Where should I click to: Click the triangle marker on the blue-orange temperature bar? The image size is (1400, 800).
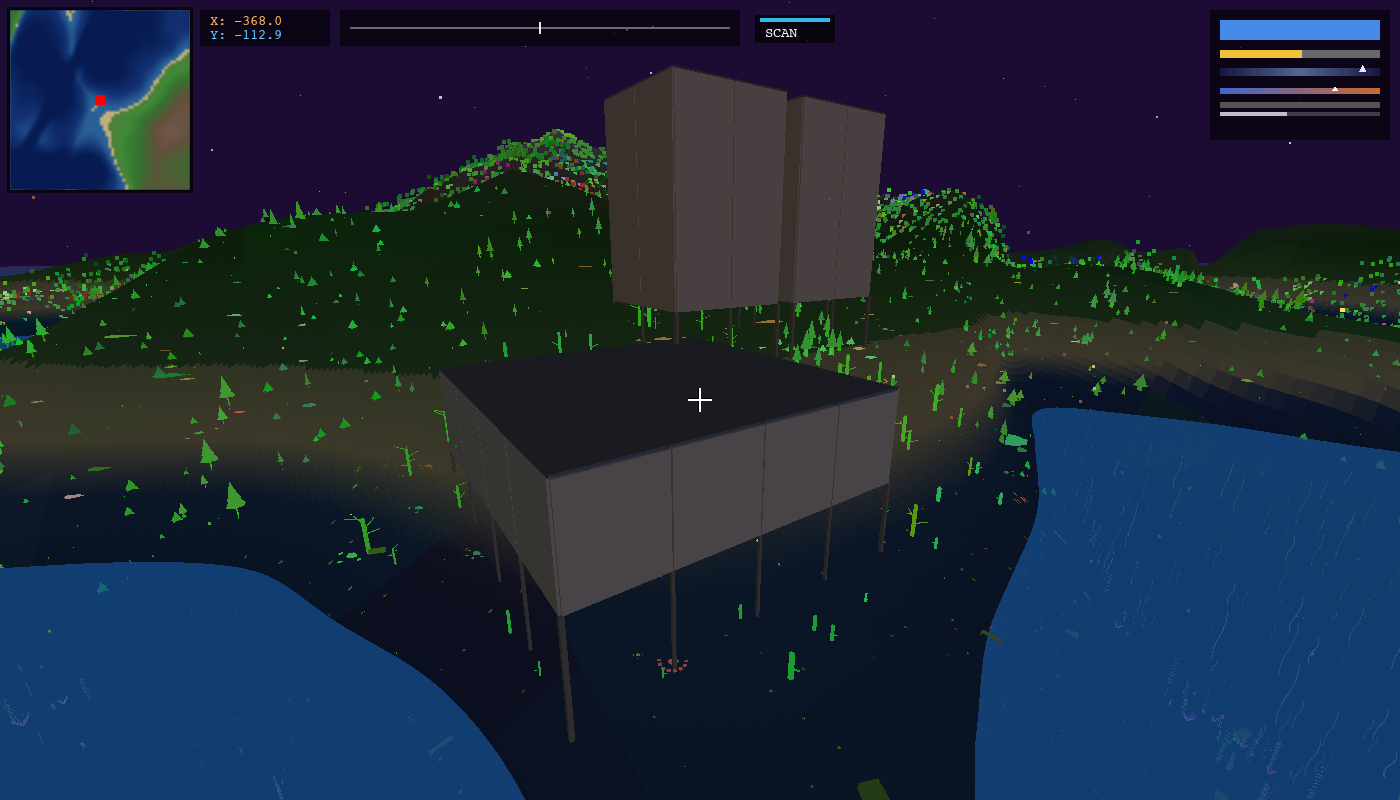point(1335,89)
